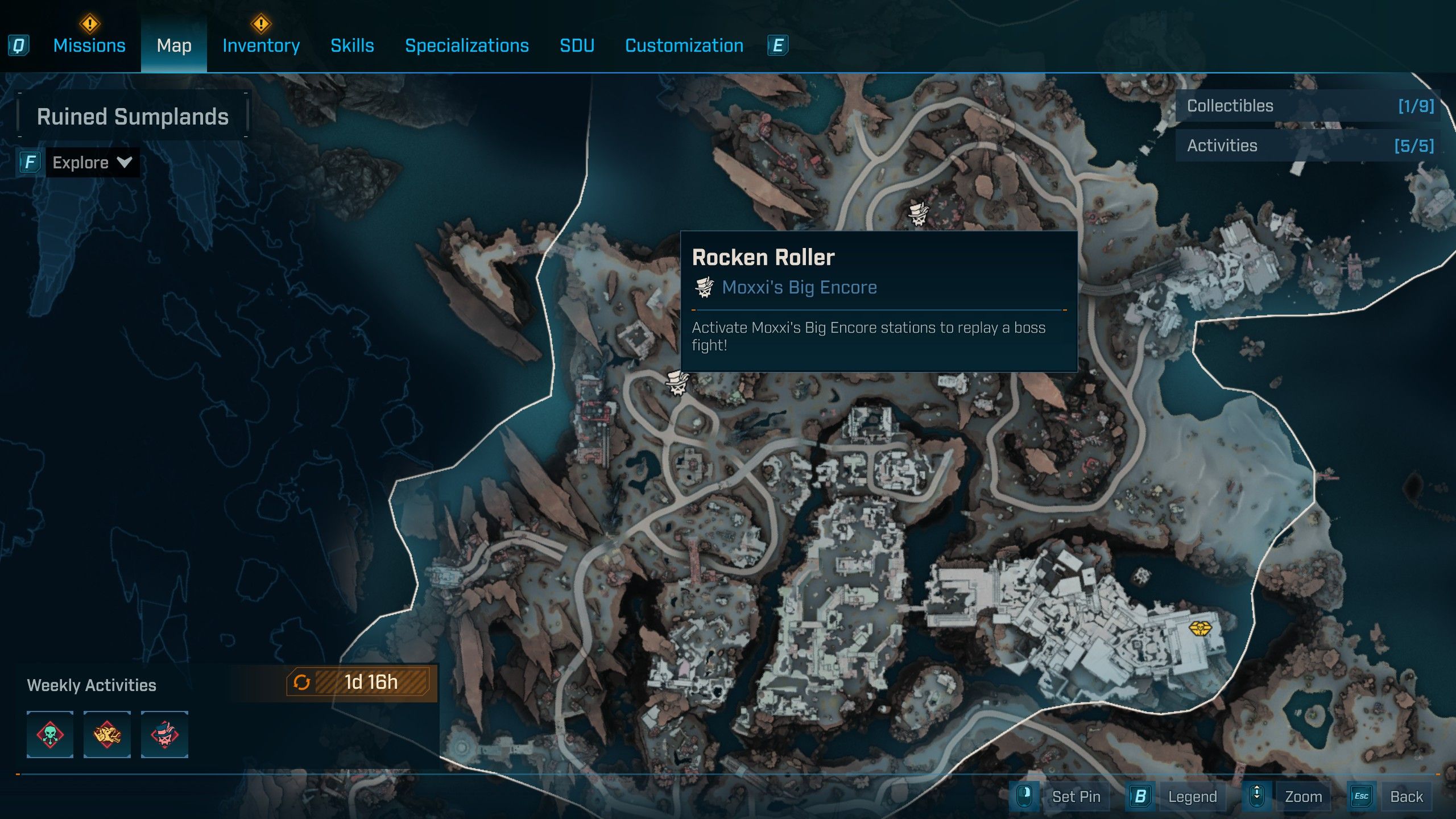
Task: Click the Set Pin option
Action: coord(1075,796)
